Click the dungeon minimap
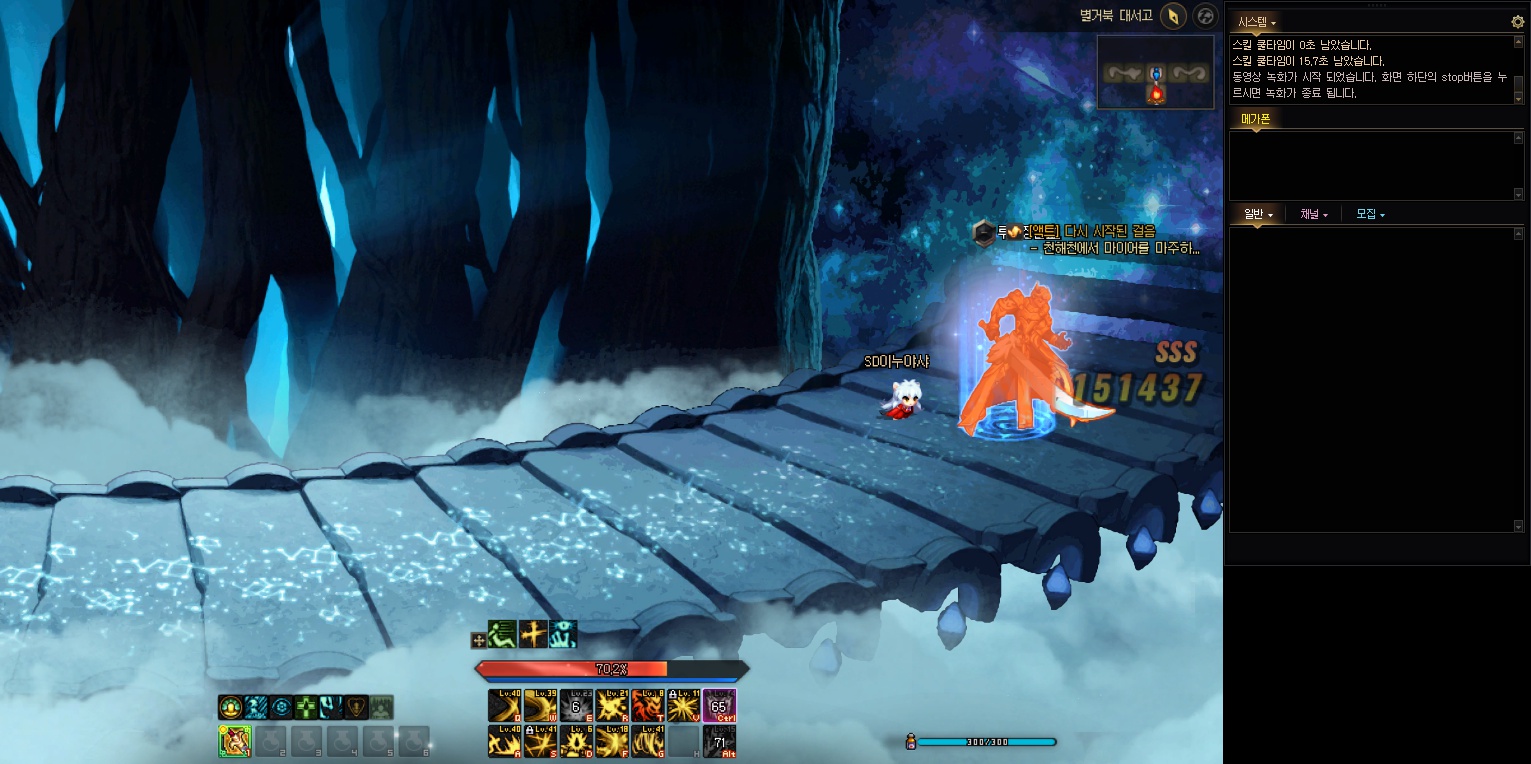The width and height of the screenshot is (1531, 764). [1157, 72]
